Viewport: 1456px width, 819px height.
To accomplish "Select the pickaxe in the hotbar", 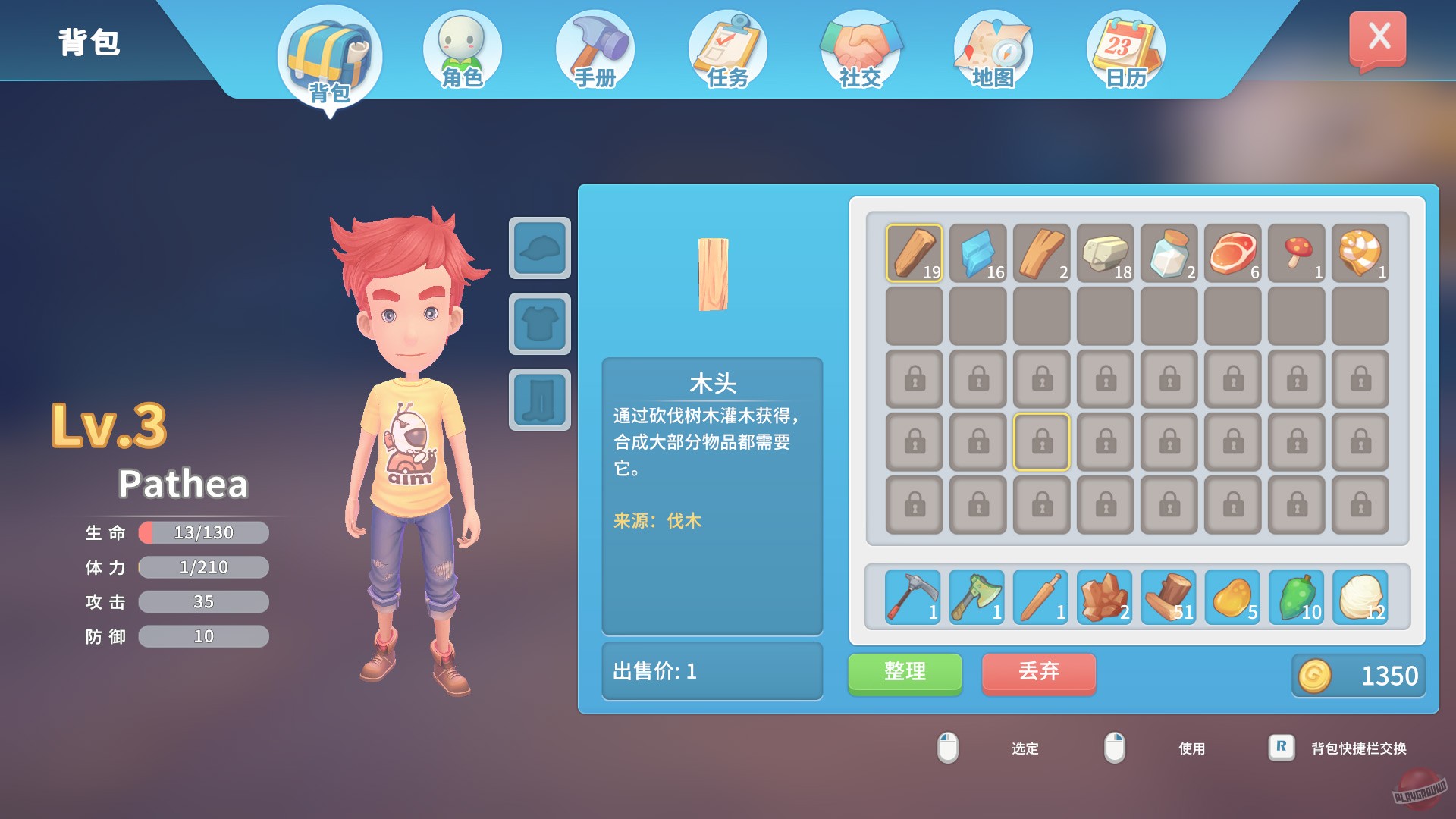I will [x=911, y=598].
